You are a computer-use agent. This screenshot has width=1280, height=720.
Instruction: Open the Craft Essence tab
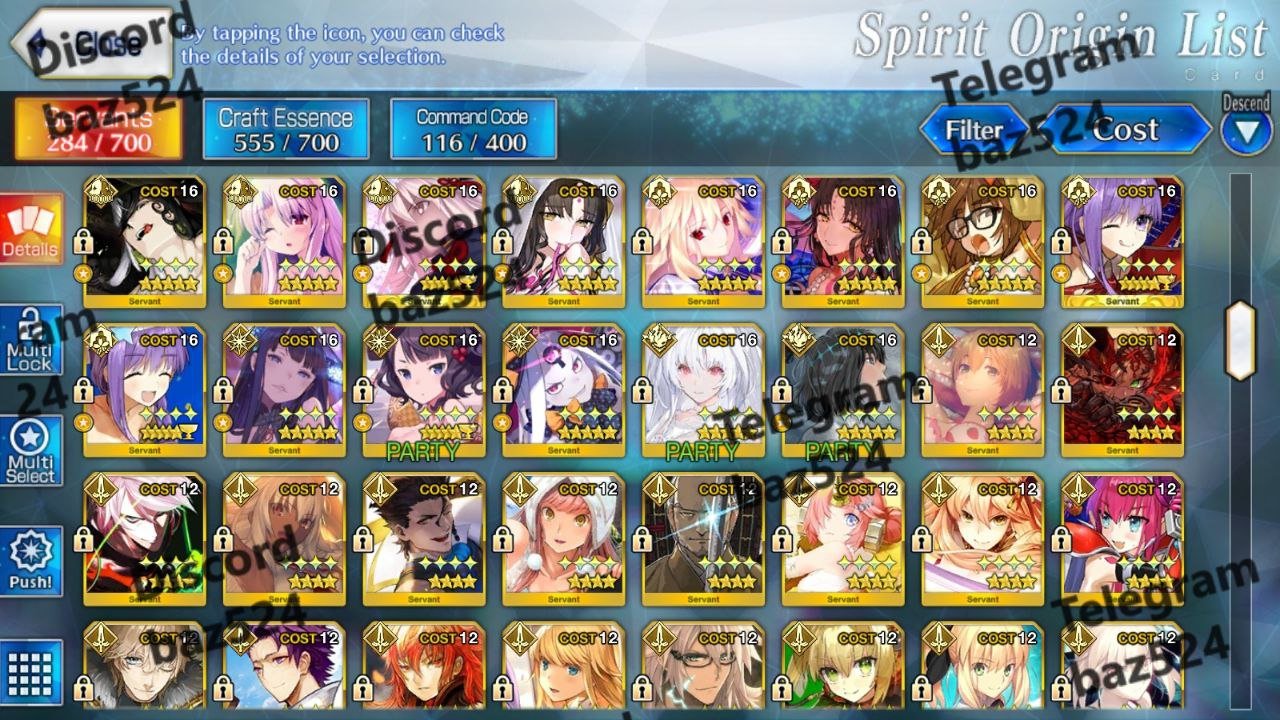click(286, 129)
